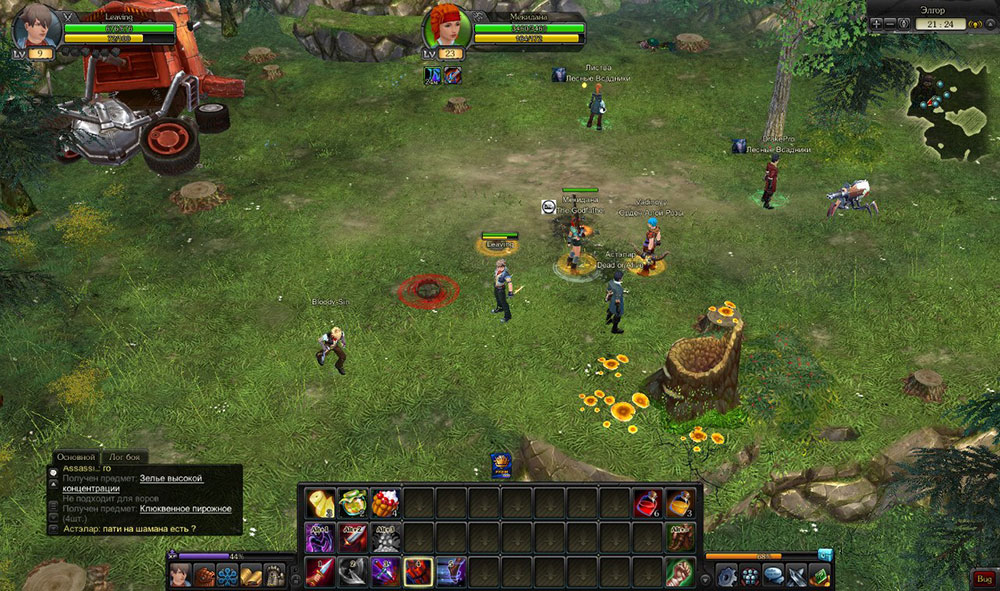Use the green potion jar hotbar item
Viewport: 1000px width, 591px height.
coord(352,502)
